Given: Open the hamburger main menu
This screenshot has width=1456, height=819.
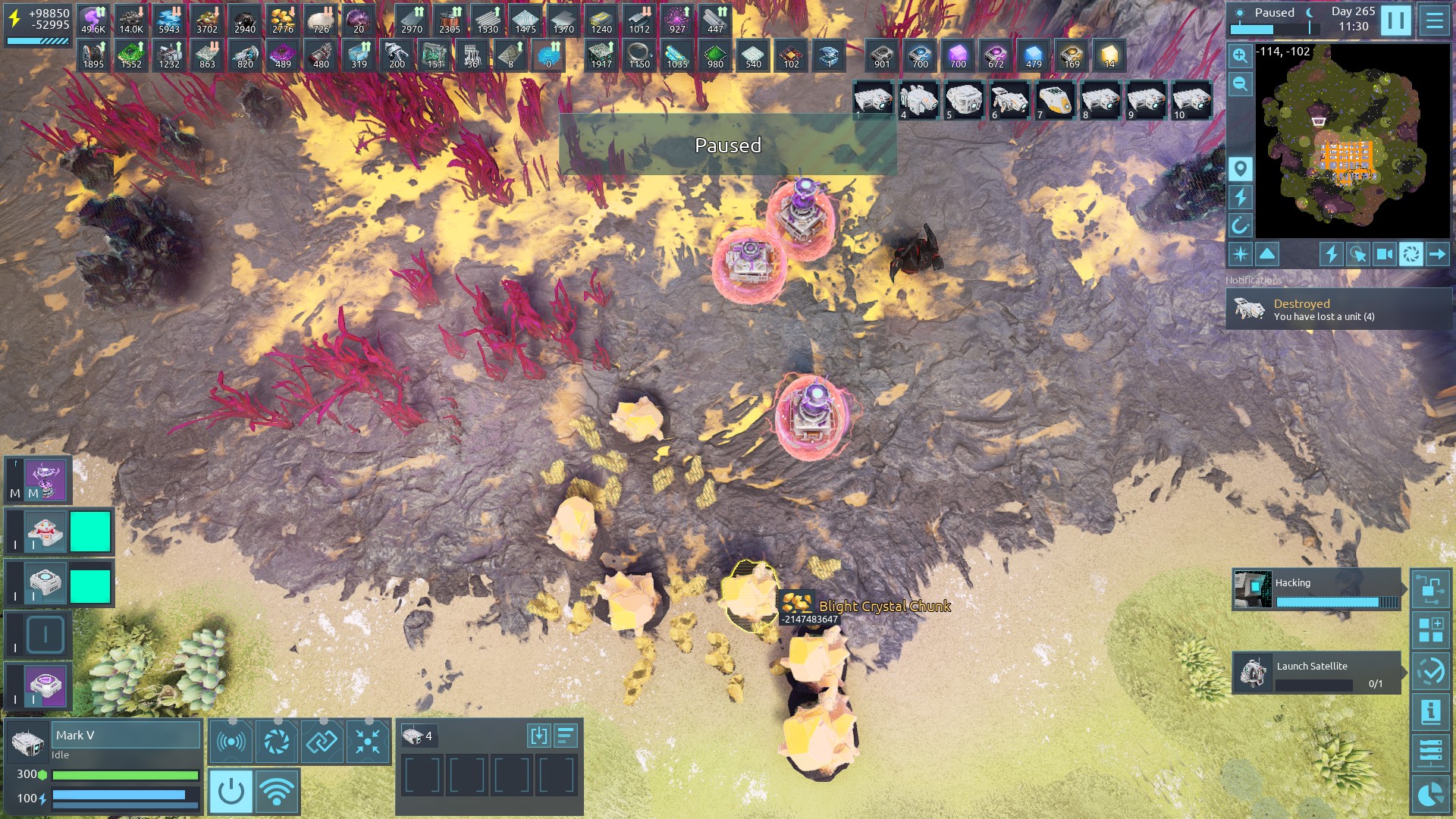Looking at the screenshot, I should tap(1434, 20).
